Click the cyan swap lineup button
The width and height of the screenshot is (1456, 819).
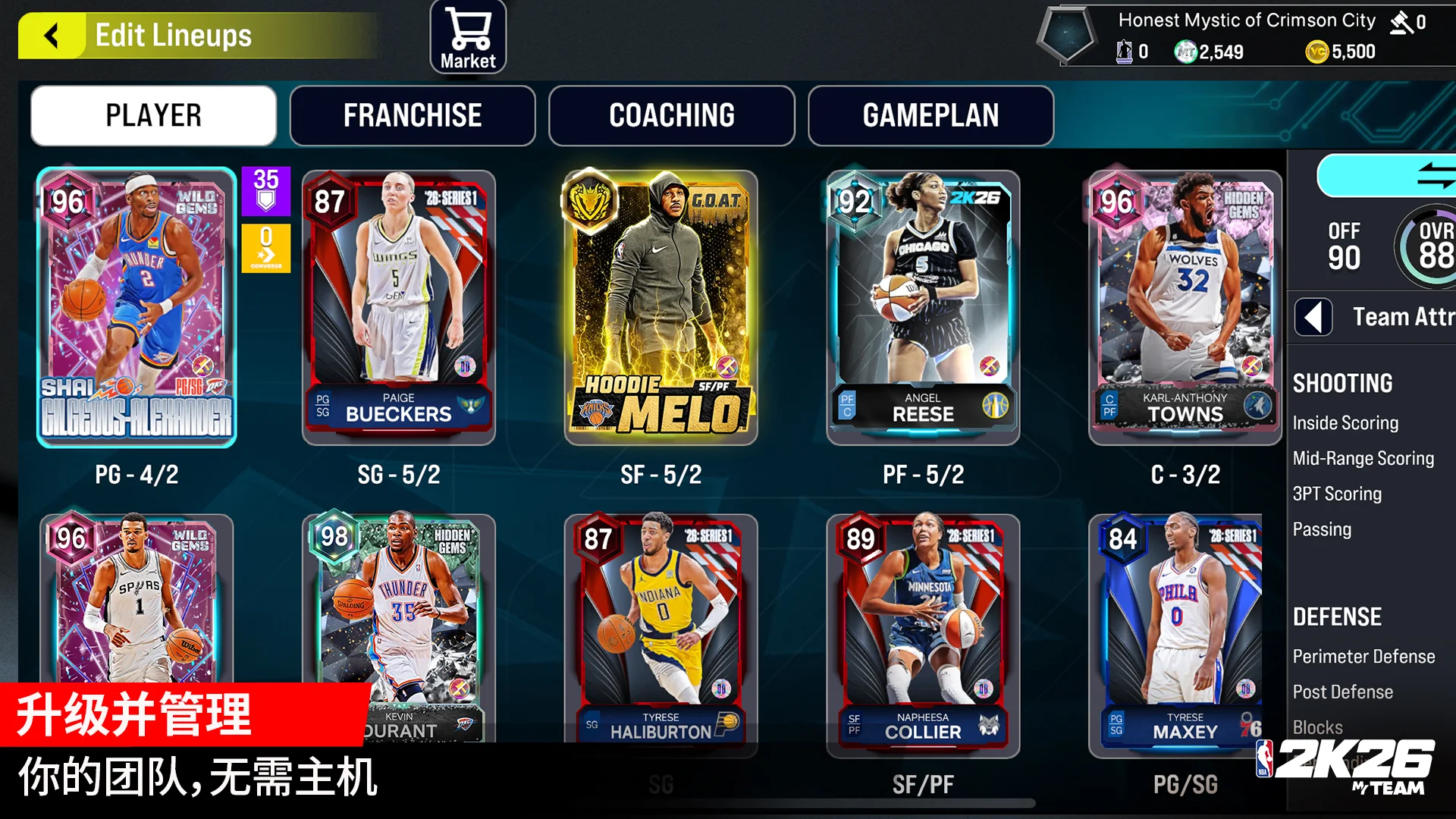click(1394, 175)
